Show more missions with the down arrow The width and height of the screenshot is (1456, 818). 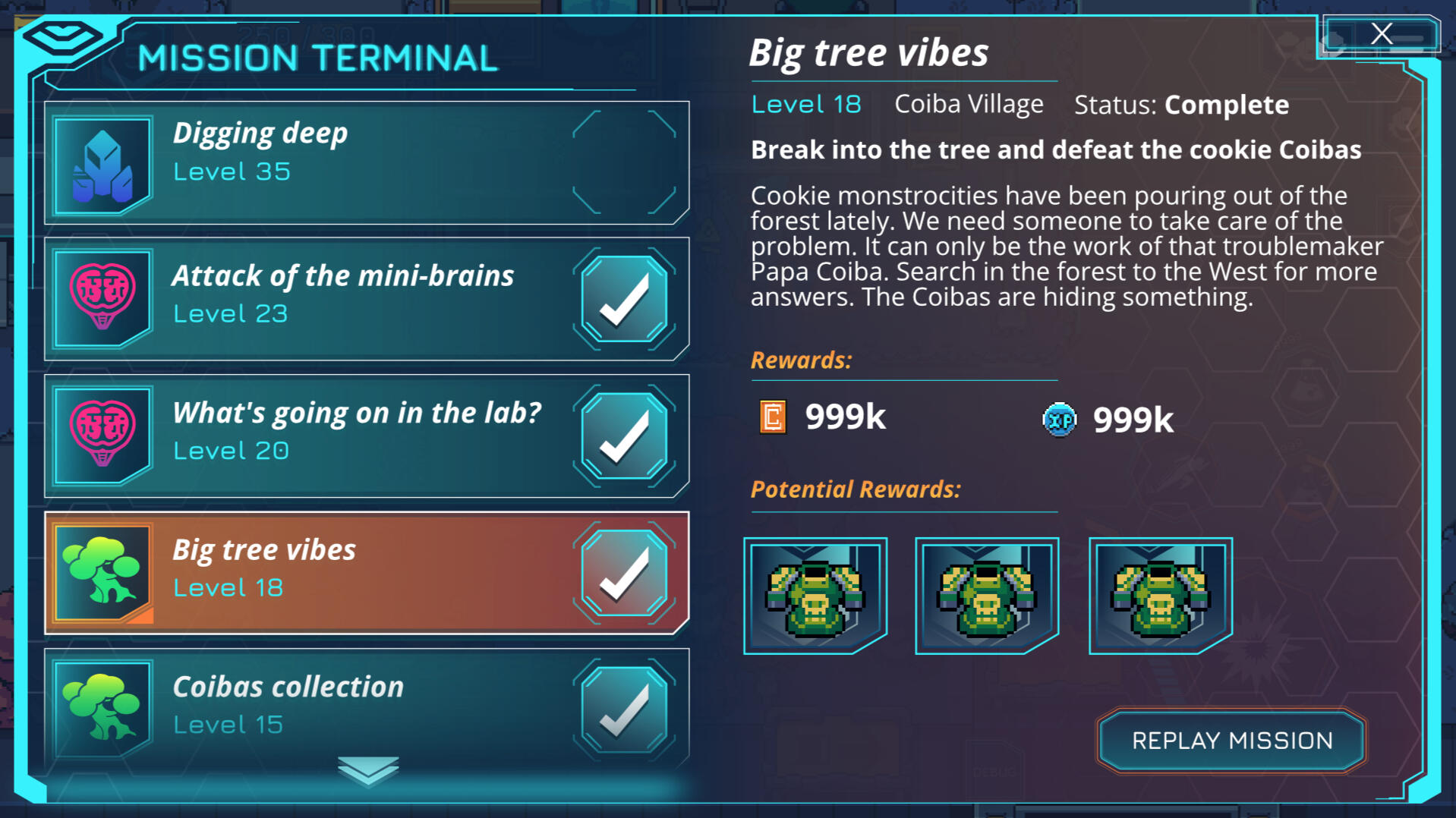pos(368,770)
